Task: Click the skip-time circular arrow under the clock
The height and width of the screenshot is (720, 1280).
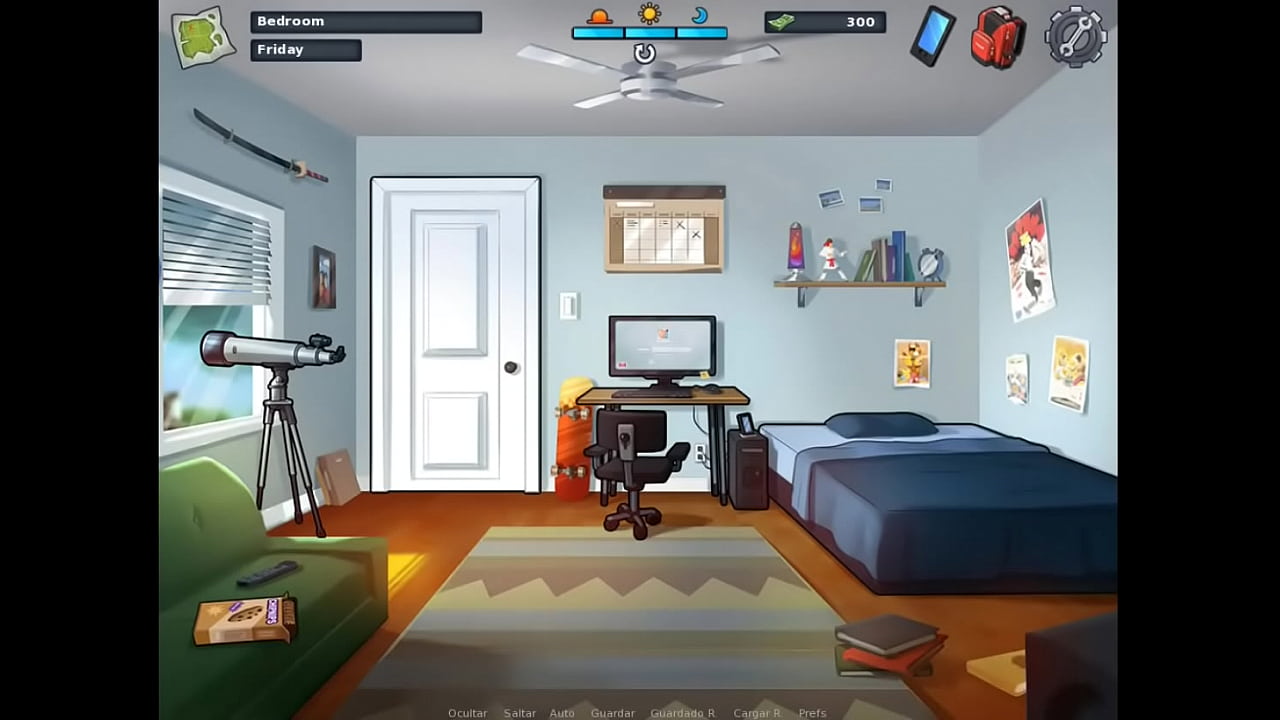Action: coord(643,53)
